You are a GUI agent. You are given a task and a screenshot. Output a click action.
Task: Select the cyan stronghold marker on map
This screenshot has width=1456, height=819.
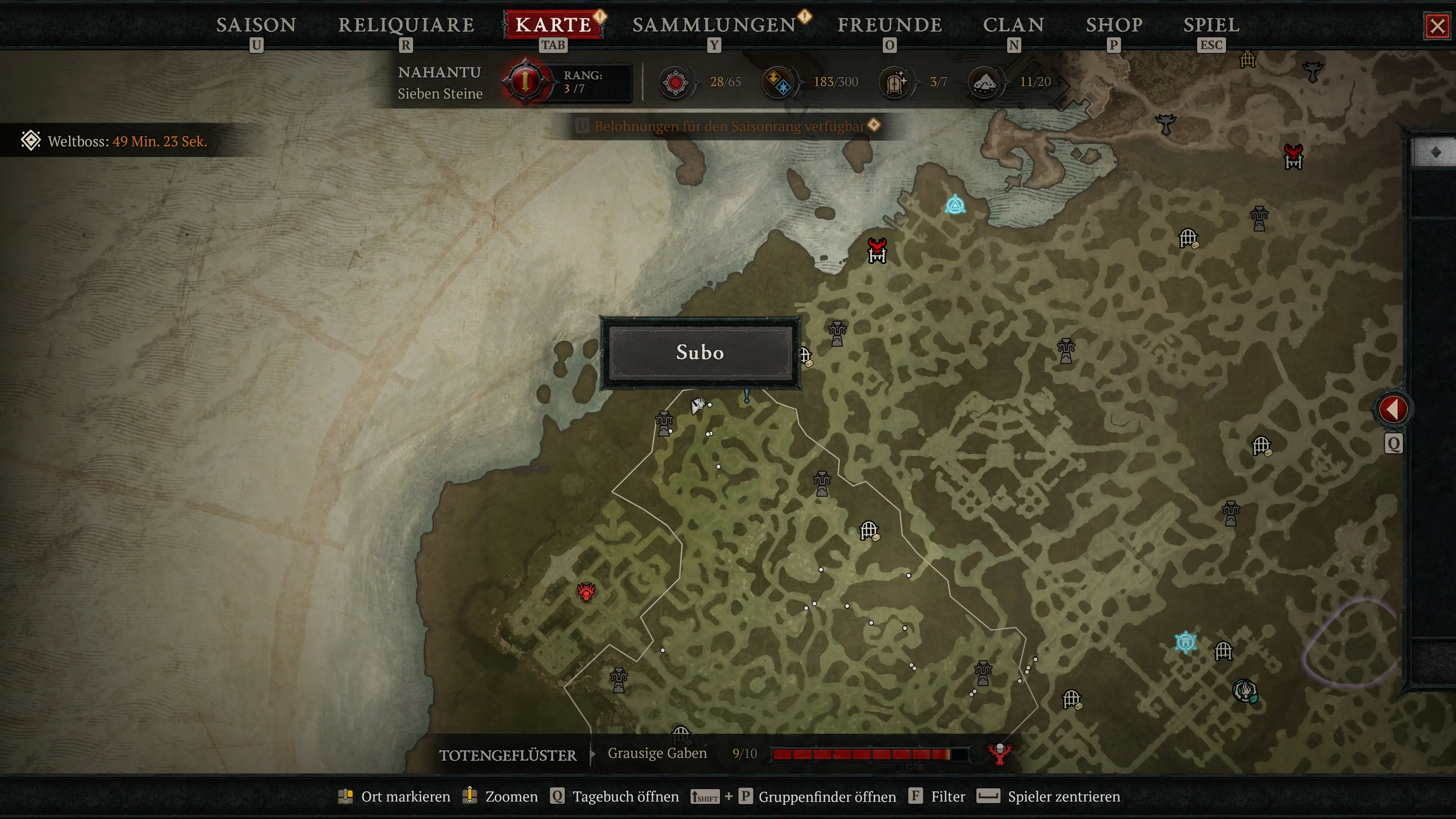[x=1185, y=642]
